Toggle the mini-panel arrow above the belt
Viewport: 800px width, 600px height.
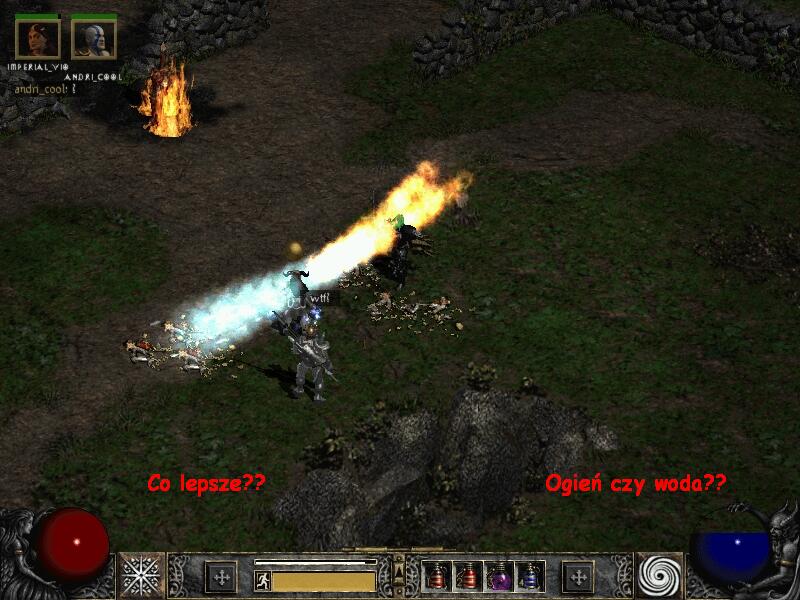(399, 570)
